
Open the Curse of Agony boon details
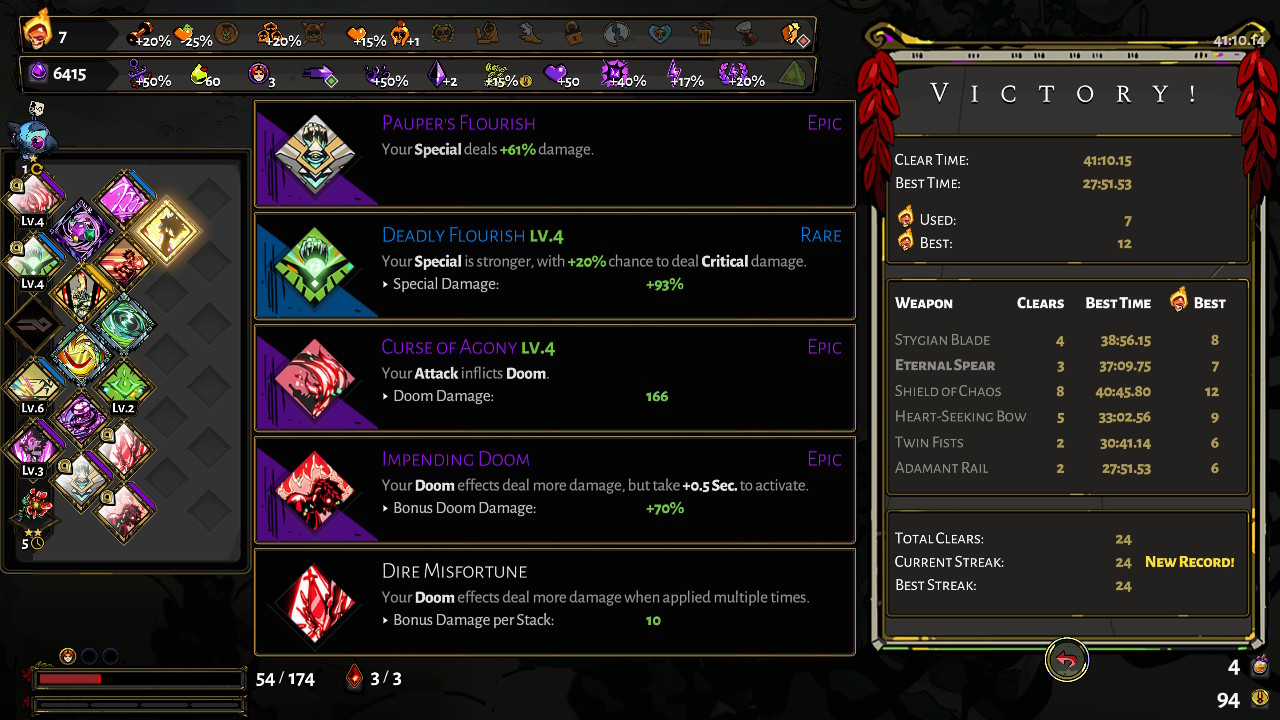pos(555,378)
